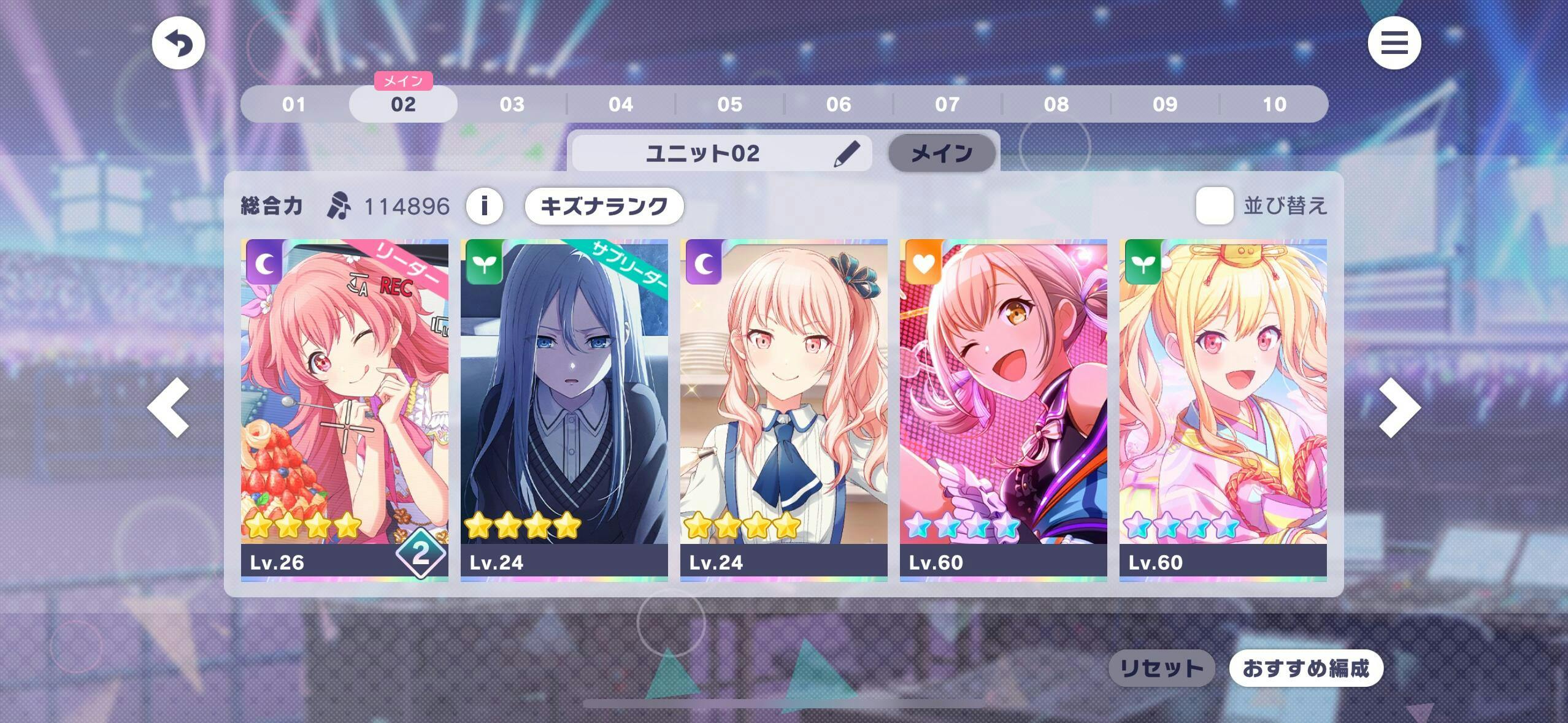1568x723 pixels.
Task: Open the キズナランク view
Action: click(x=604, y=205)
